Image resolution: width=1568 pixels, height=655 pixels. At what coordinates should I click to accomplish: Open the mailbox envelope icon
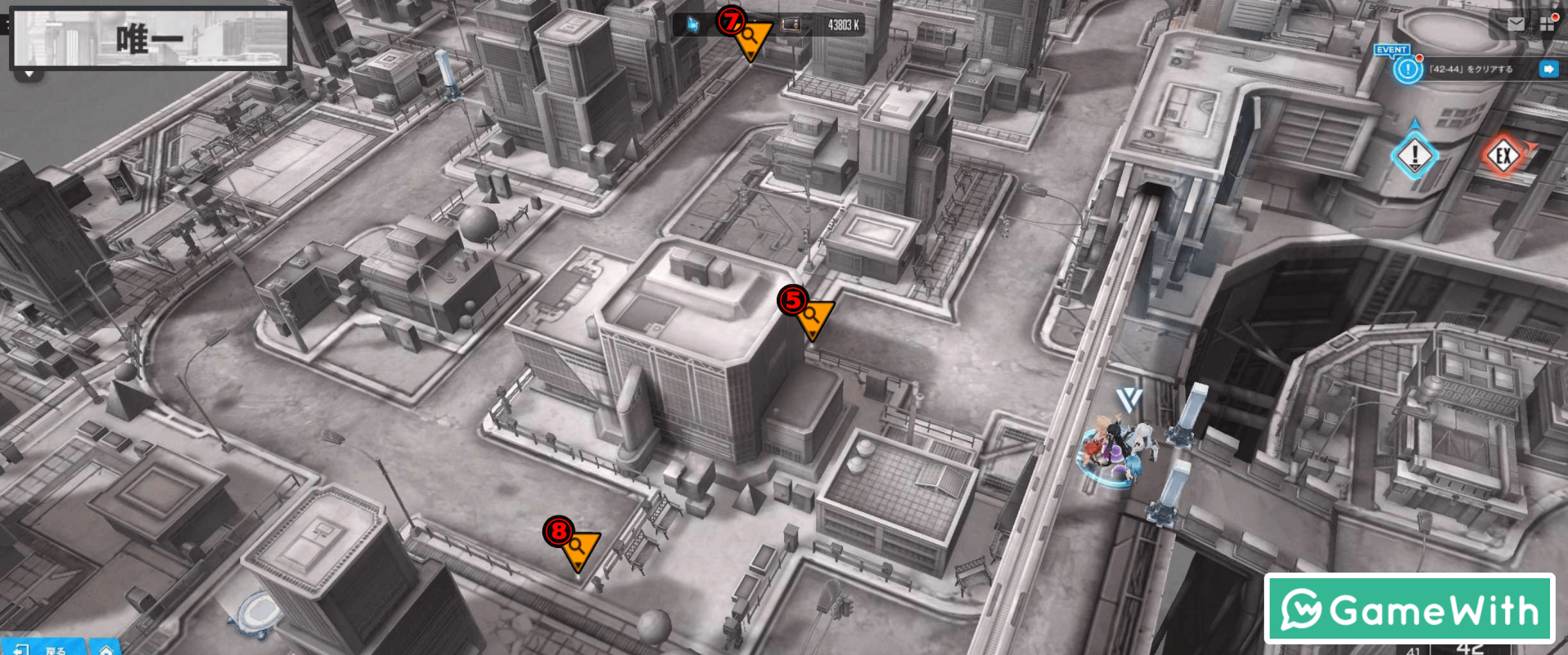coord(1516,24)
